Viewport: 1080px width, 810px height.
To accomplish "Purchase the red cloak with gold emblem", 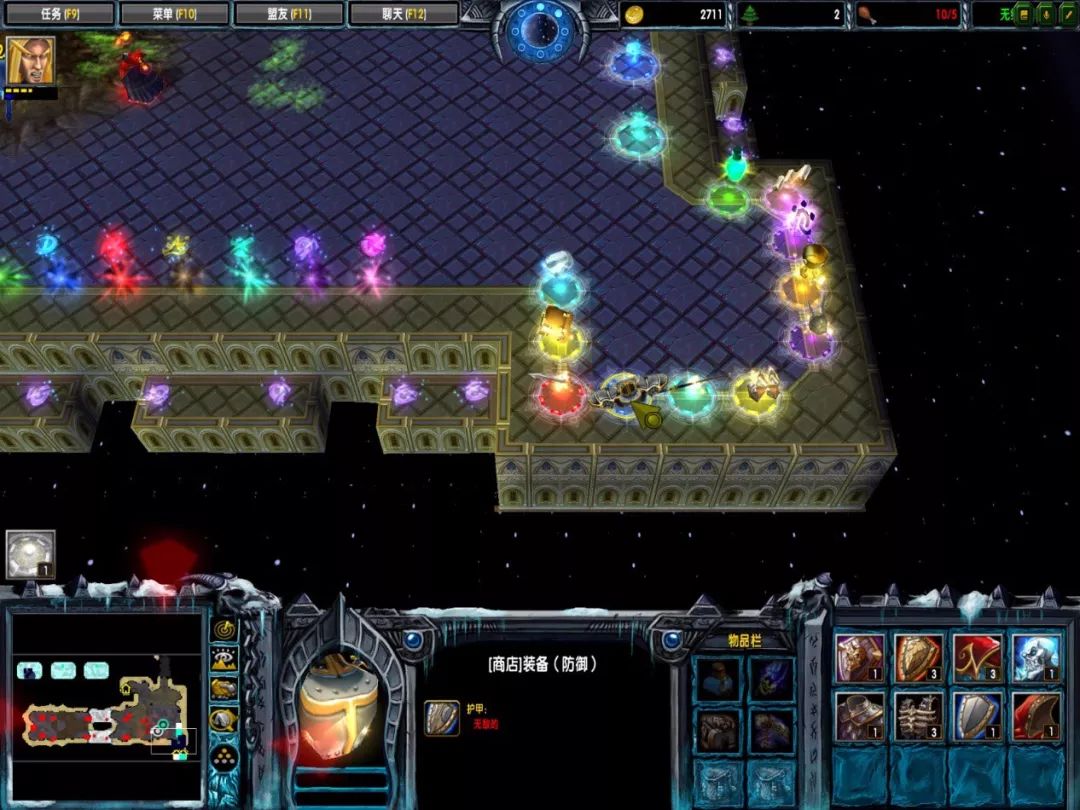I will [x=977, y=659].
